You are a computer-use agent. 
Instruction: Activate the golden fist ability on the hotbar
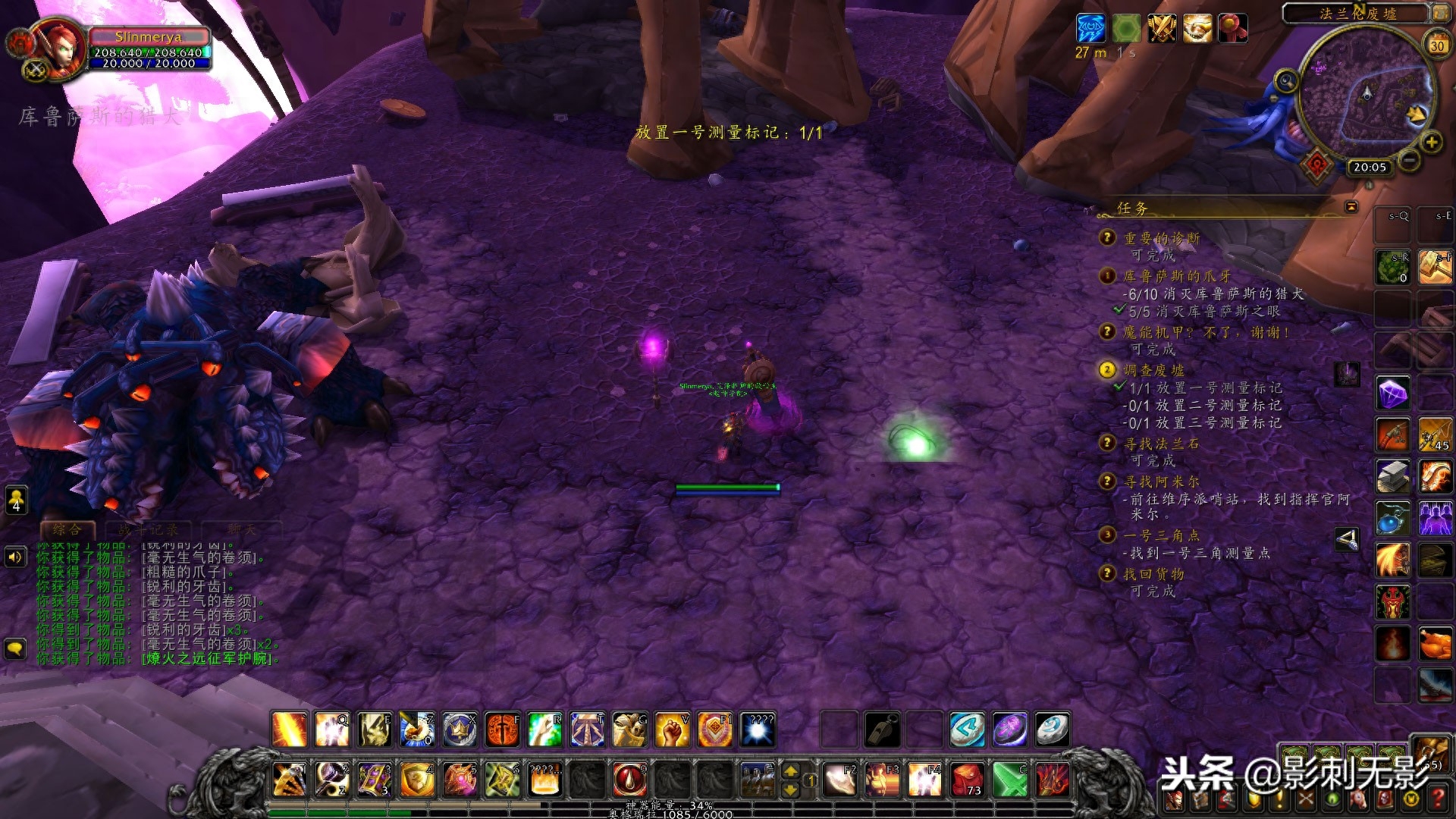point(672,730)
